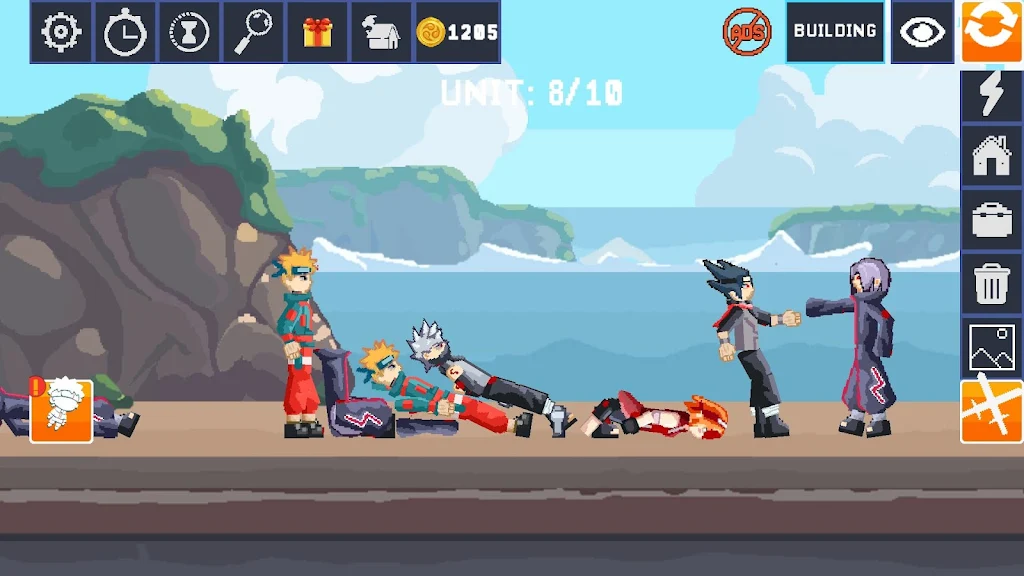
Task: Select the trash can delete tool
Action: click(x=992, y=284)
